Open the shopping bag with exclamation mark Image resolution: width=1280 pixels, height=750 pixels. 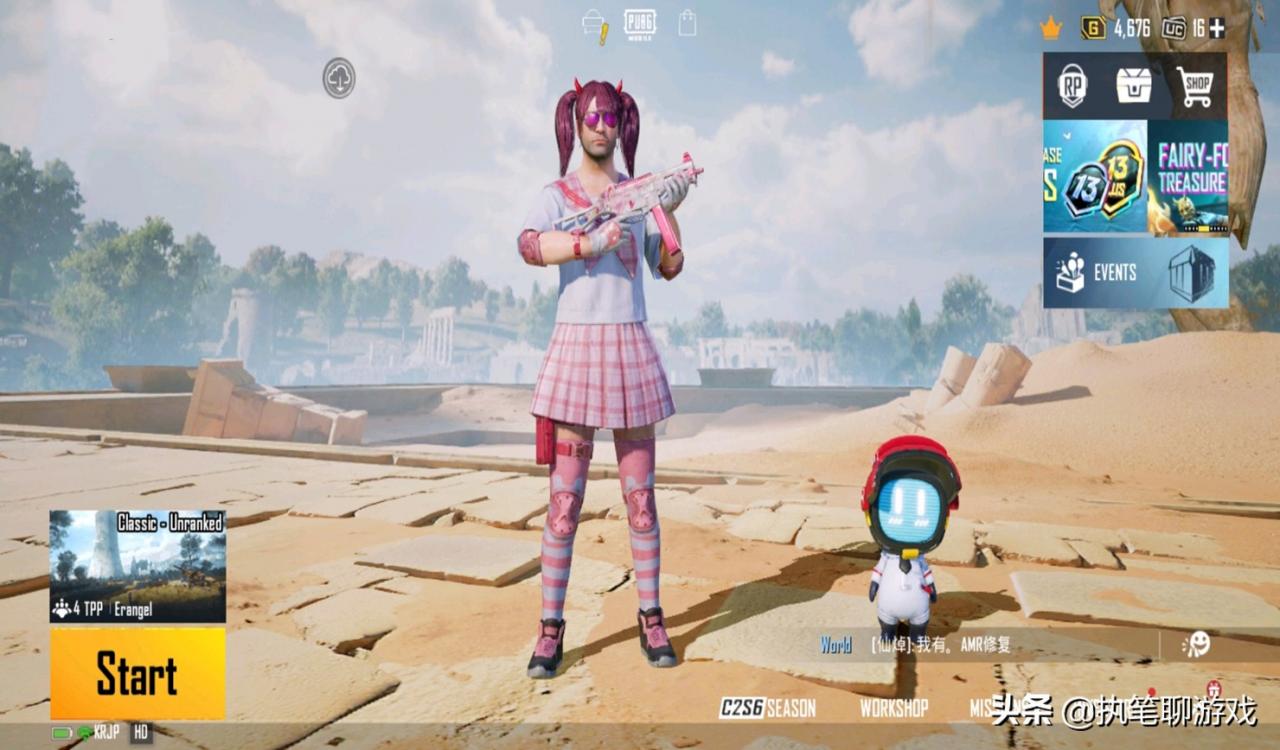595,25
